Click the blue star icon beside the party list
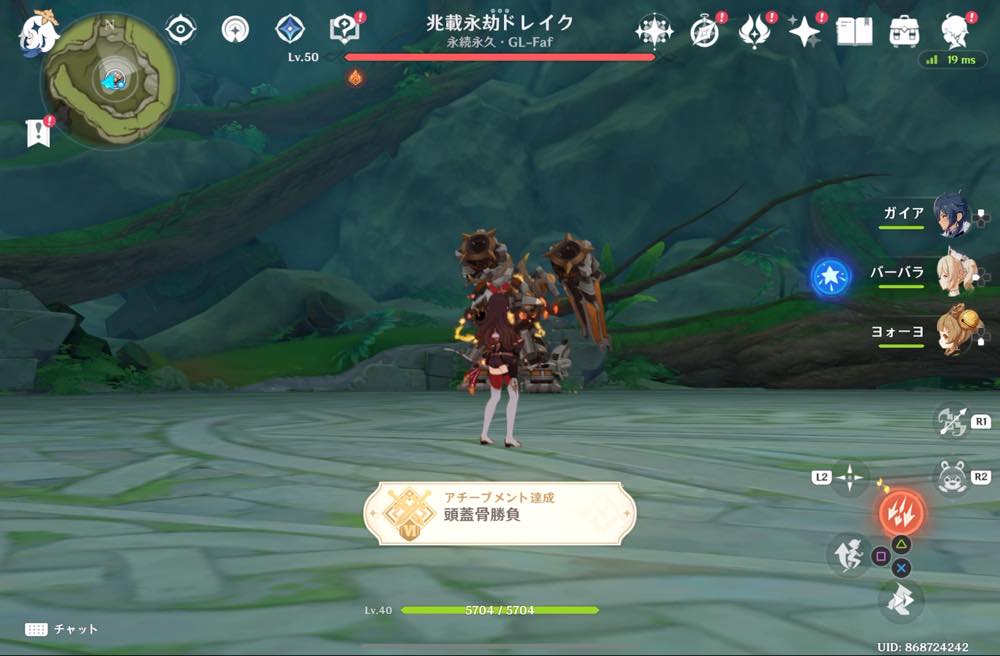 coord(831,276)
